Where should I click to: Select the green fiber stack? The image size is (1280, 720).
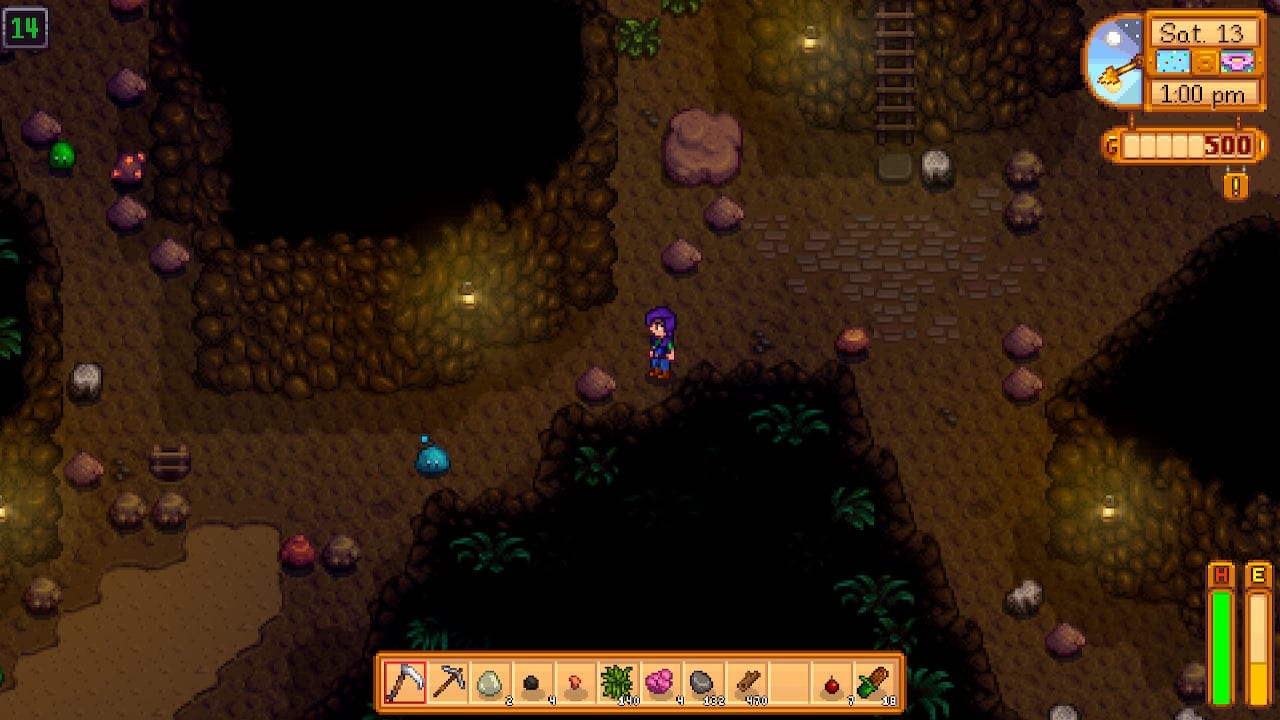click(618, 683)
